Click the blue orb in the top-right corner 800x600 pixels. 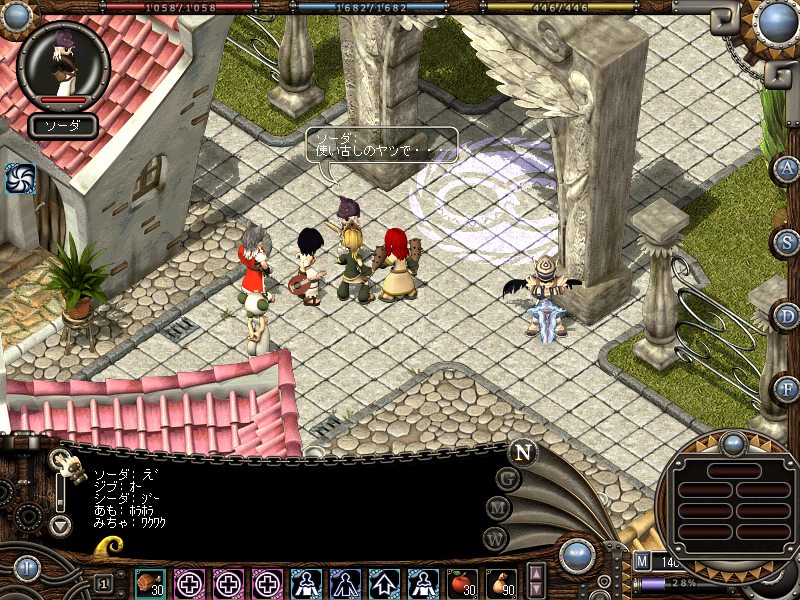pyautogui.click(x=775, y=20)
